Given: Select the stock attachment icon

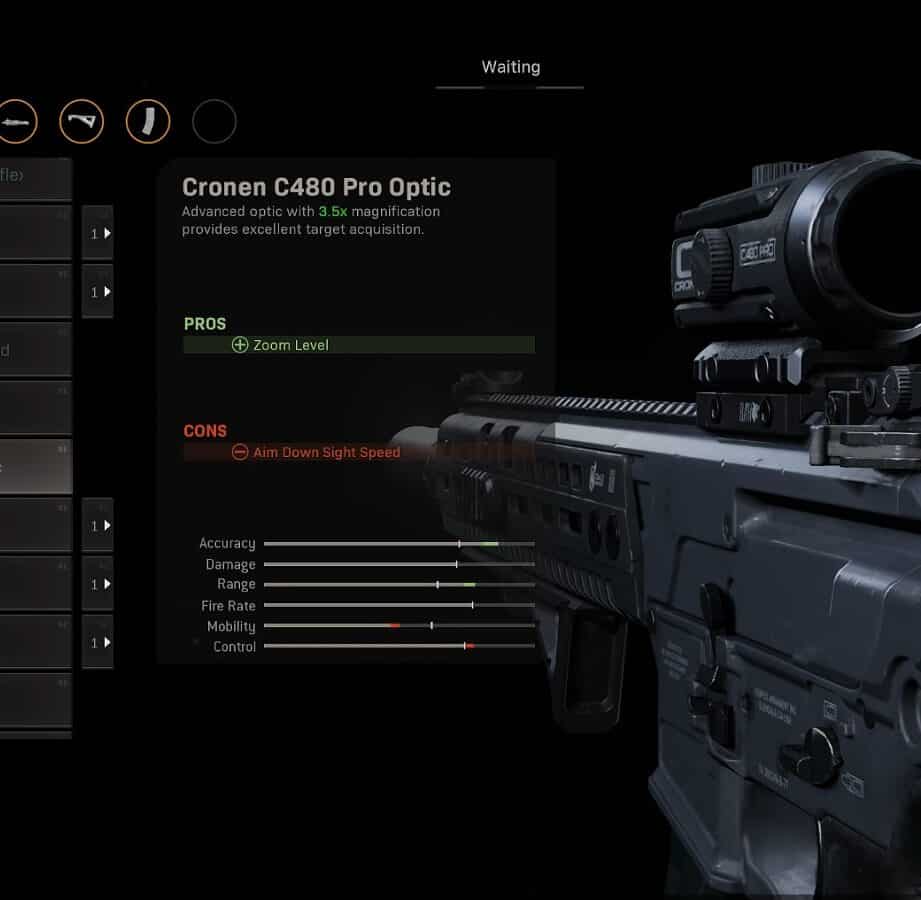Looking at the screenshot, I should (81, 122).
